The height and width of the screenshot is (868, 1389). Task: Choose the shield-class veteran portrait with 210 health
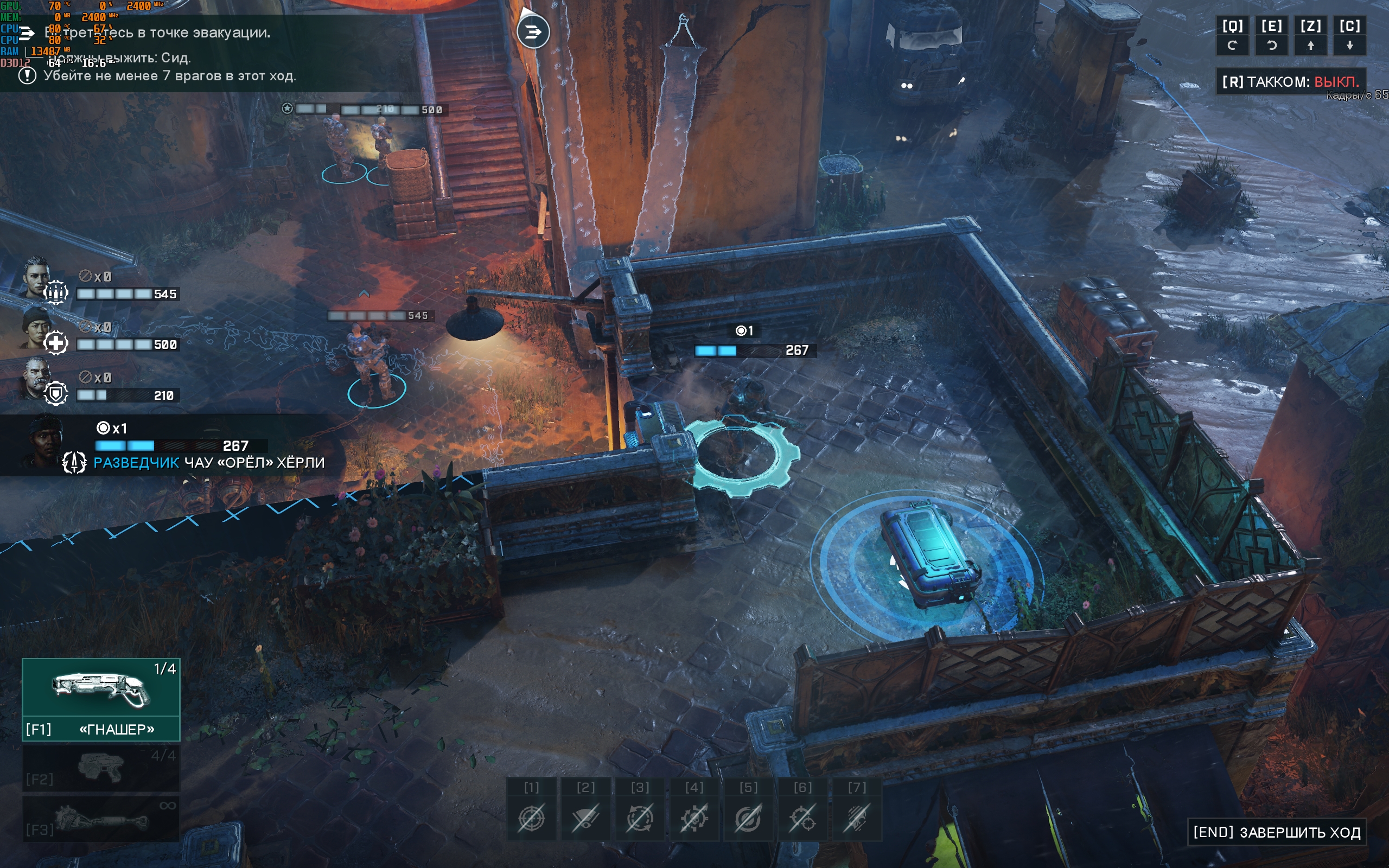37,378
